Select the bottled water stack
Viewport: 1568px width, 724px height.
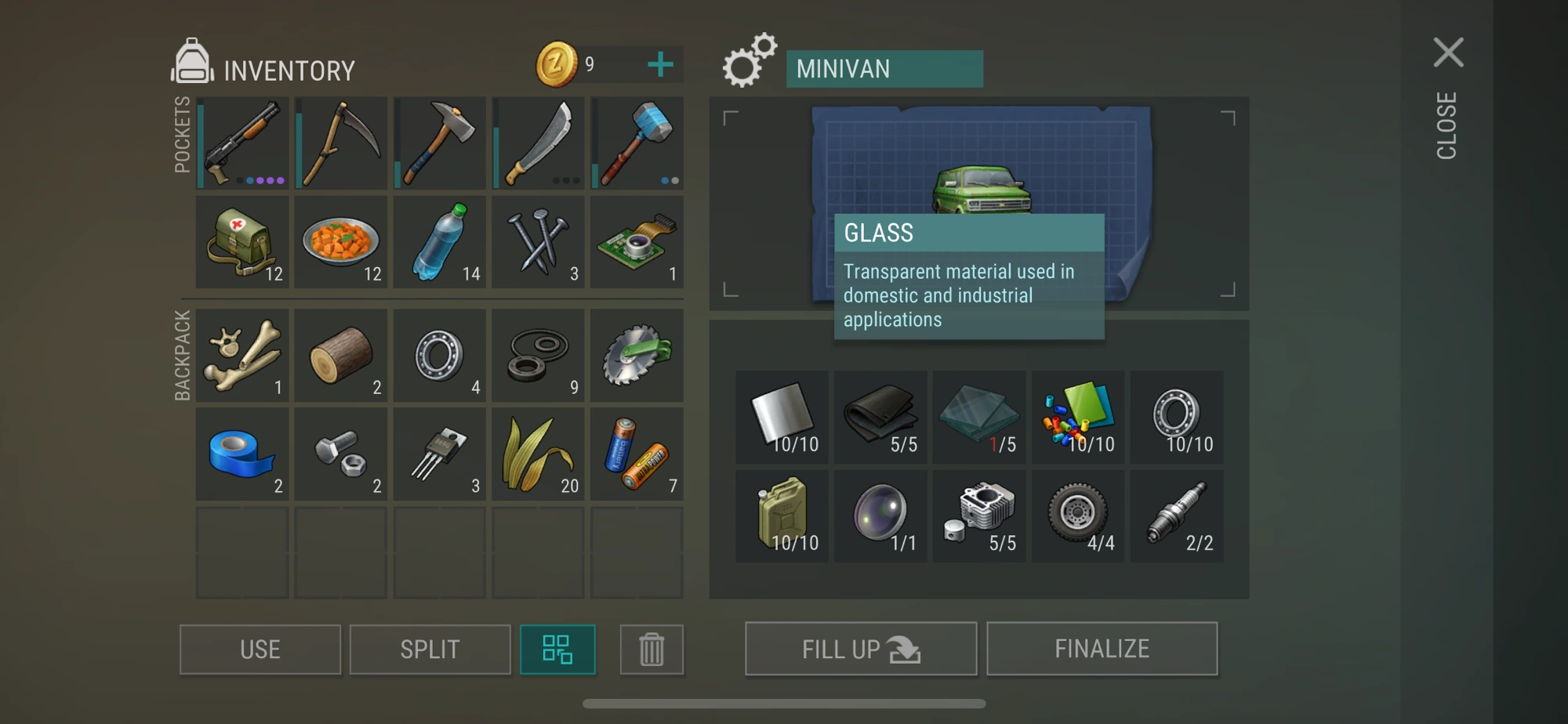tap(439, 242)
